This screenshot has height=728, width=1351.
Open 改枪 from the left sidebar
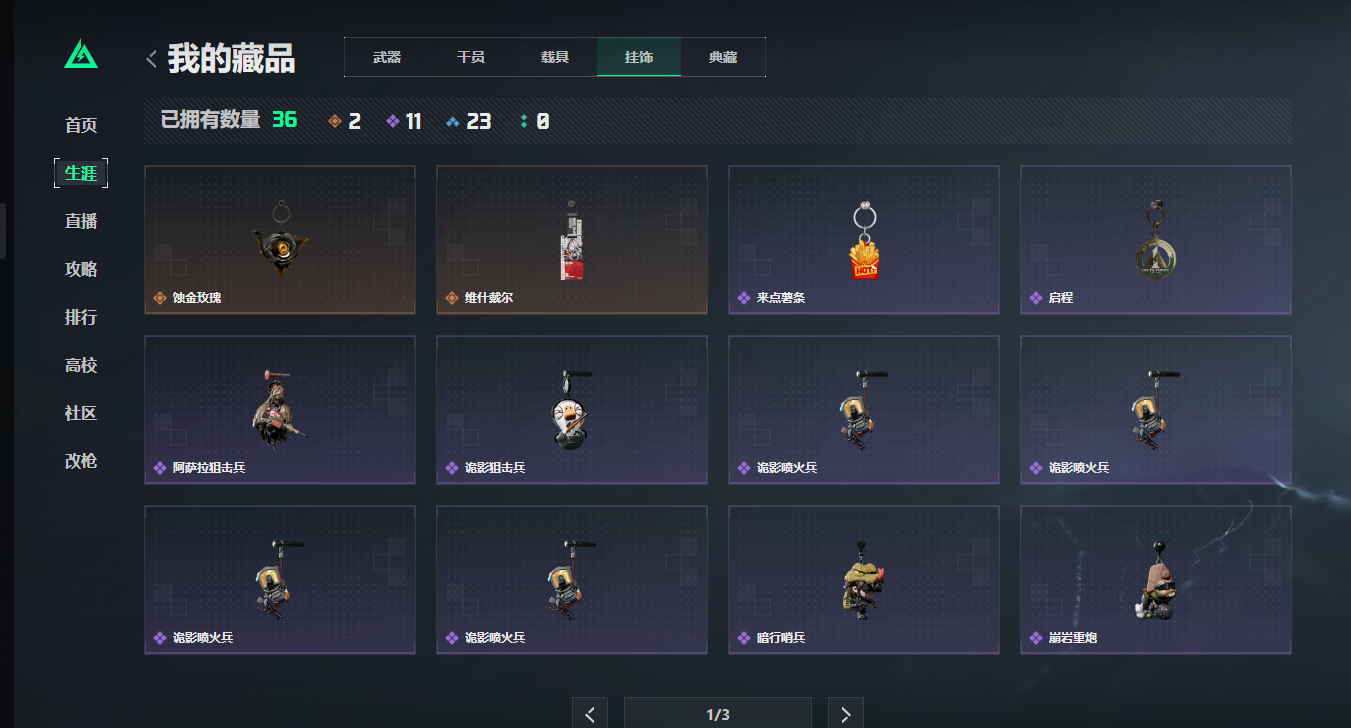(81, 461)
